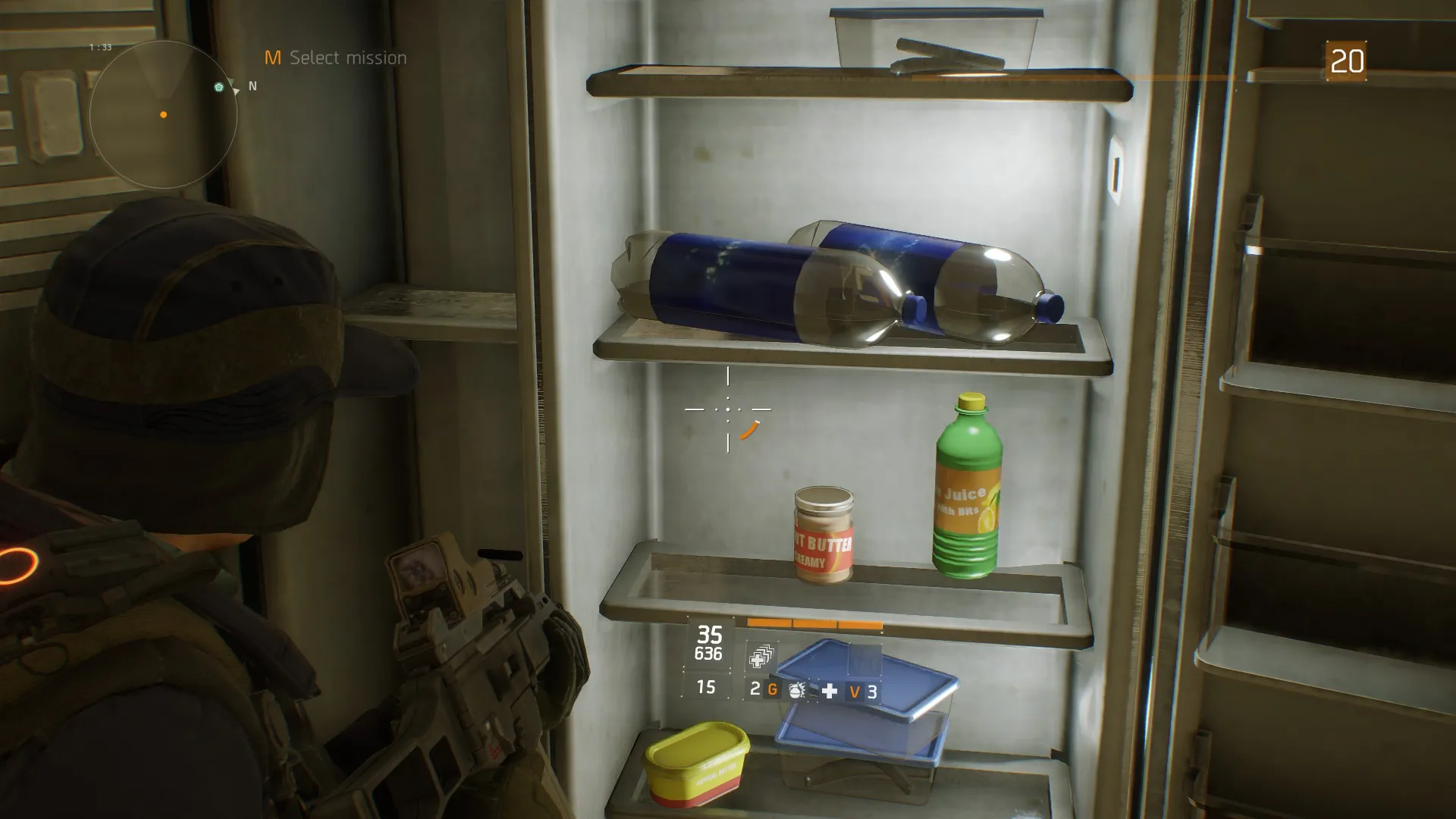
Task: Click the green waypoint marker on minimap edge
Action: click(219, 87)
